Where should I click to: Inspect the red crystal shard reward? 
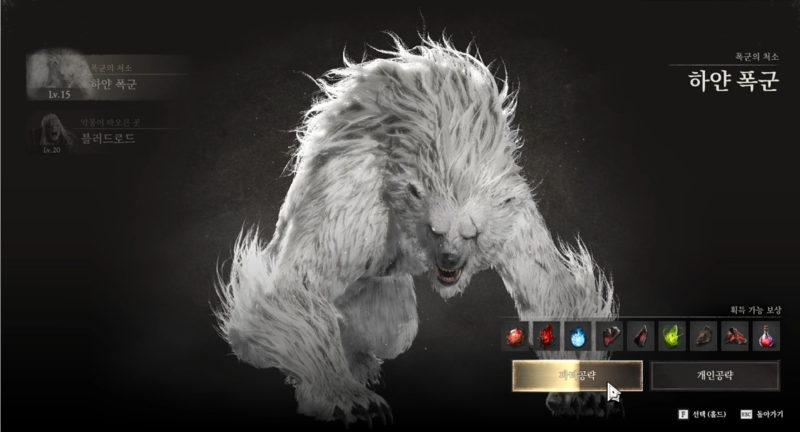coord(546,338)
